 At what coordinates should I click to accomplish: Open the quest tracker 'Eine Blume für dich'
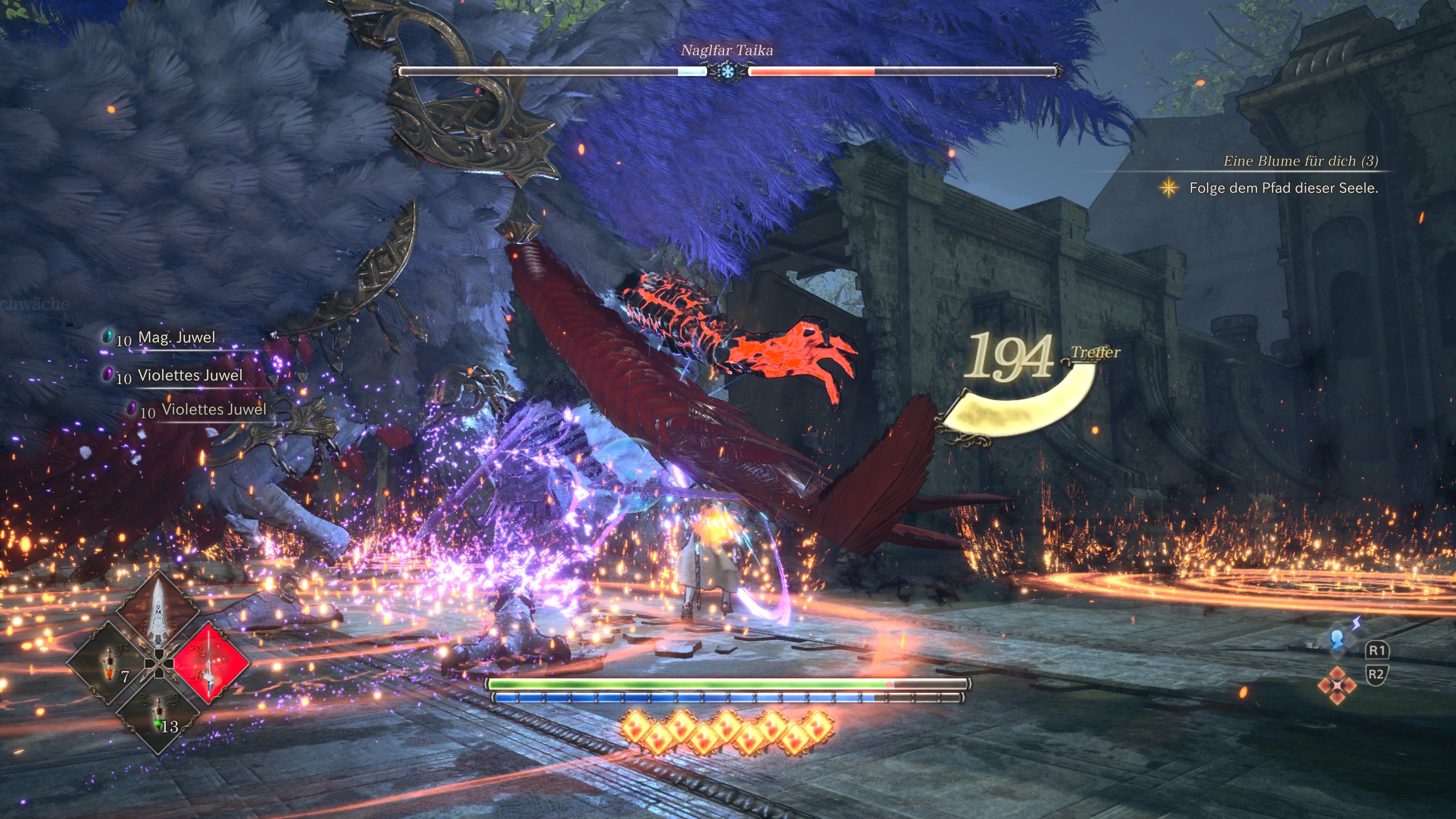(1300, 161)
